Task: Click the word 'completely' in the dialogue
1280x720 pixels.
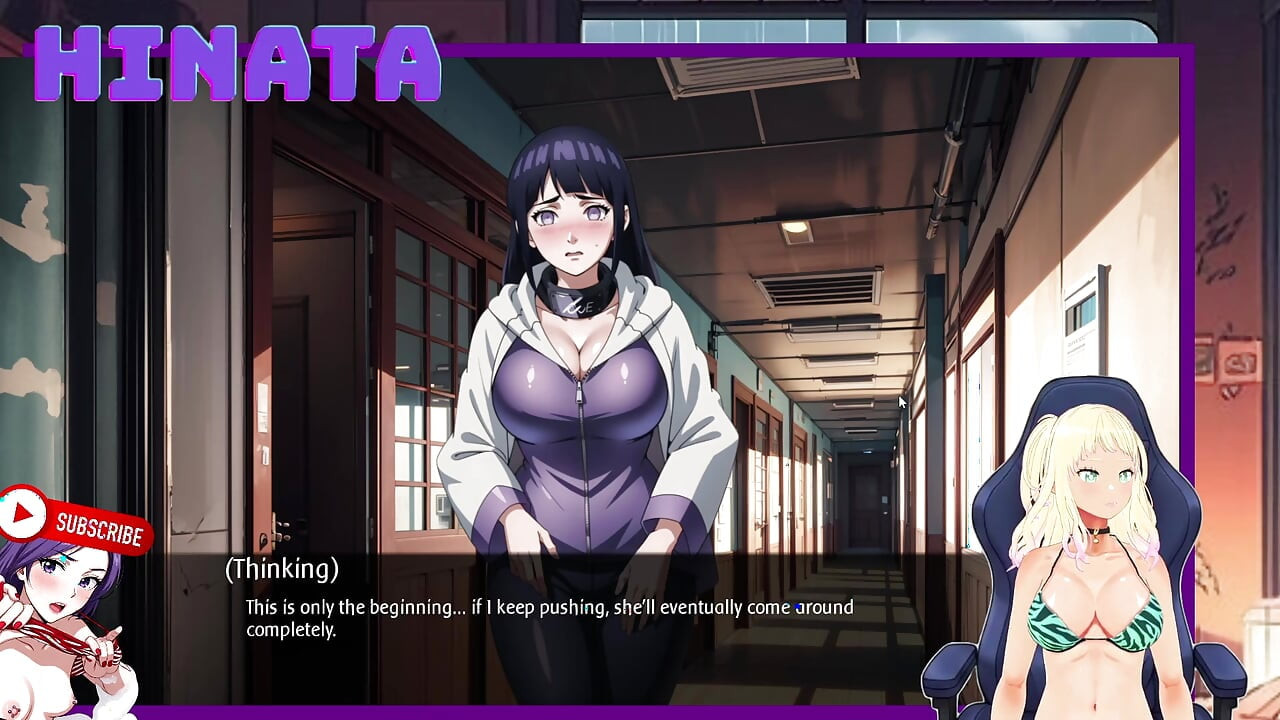Action: [290, 631]
